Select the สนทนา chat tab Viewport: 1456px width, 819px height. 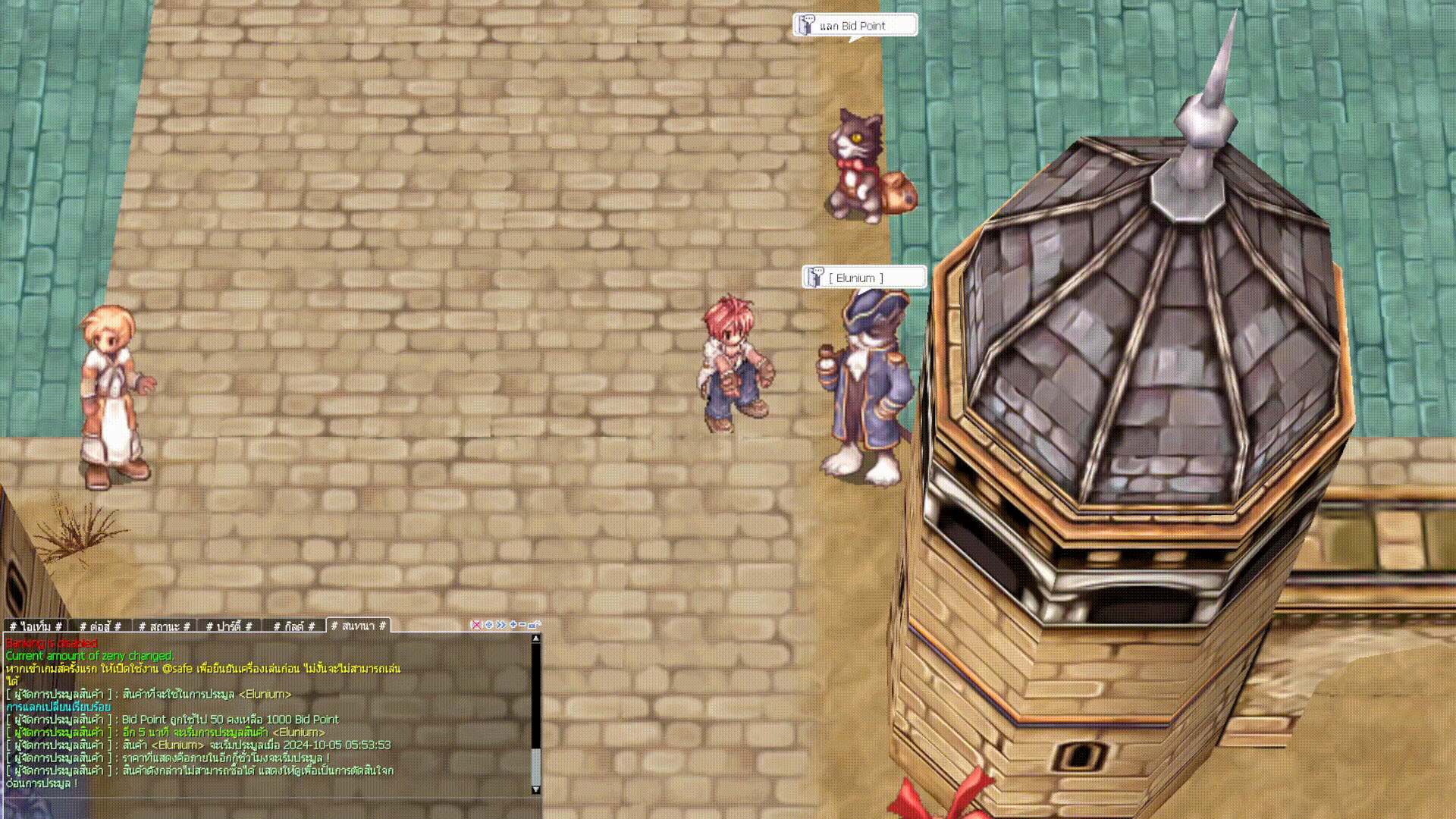click(x=358, y=626)
